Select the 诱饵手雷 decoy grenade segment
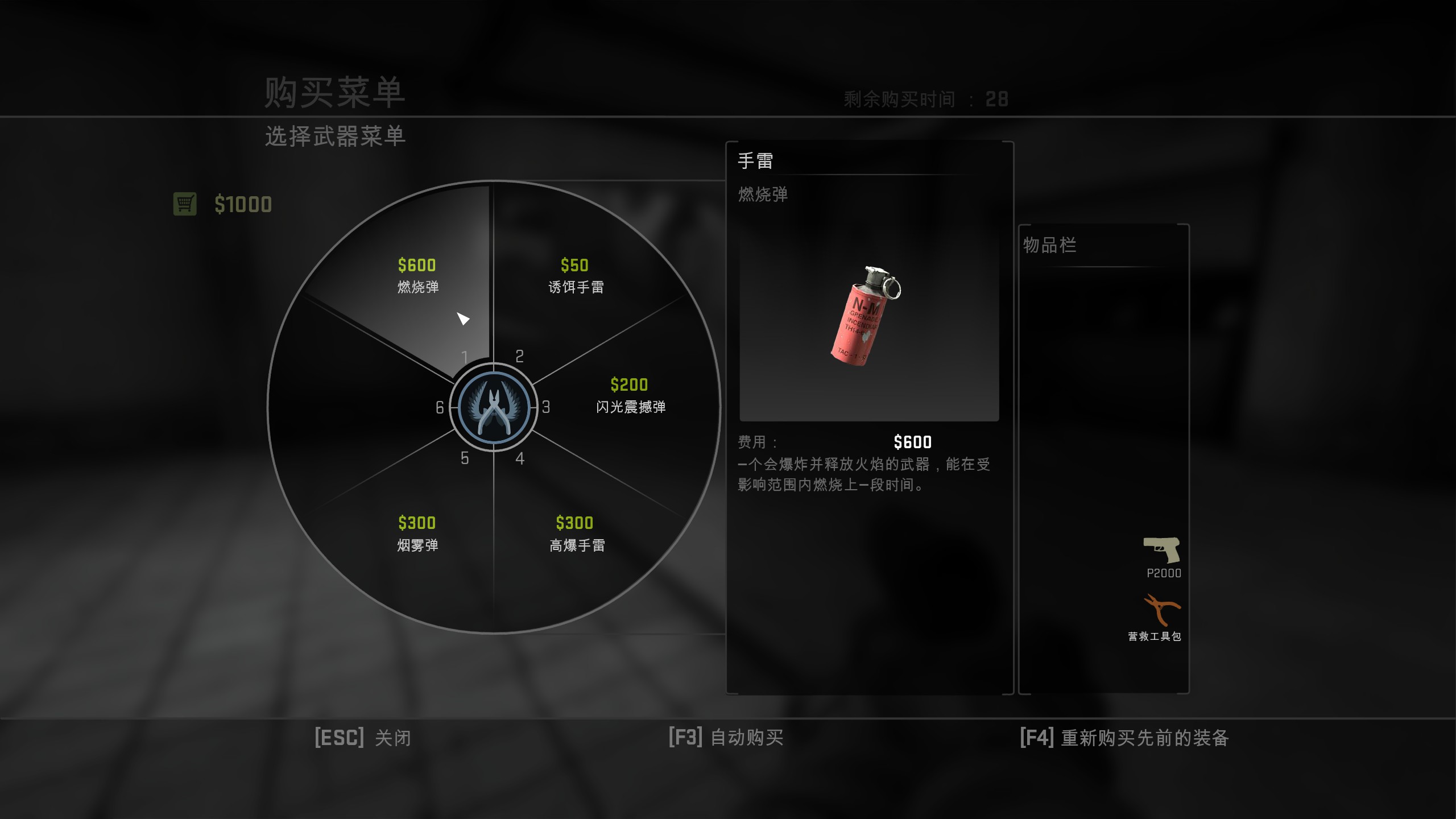 (576, 276)
